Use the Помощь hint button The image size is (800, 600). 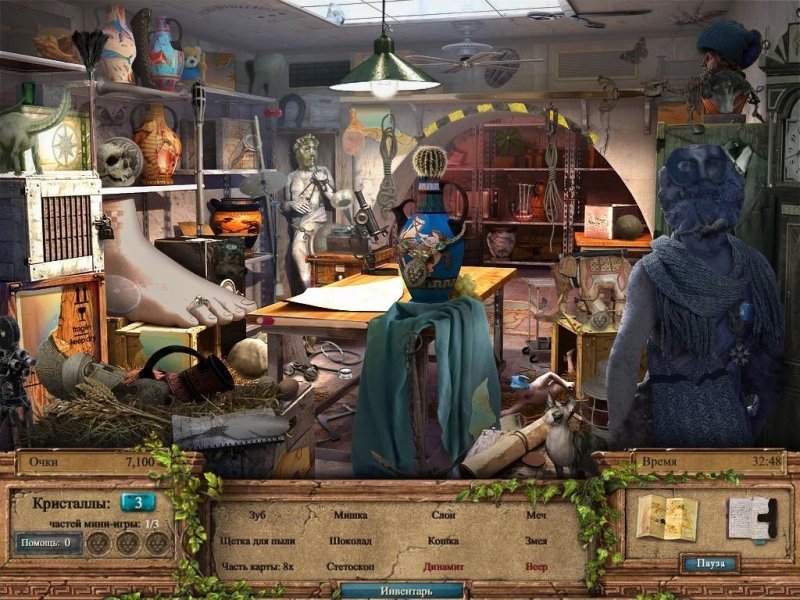47,543
